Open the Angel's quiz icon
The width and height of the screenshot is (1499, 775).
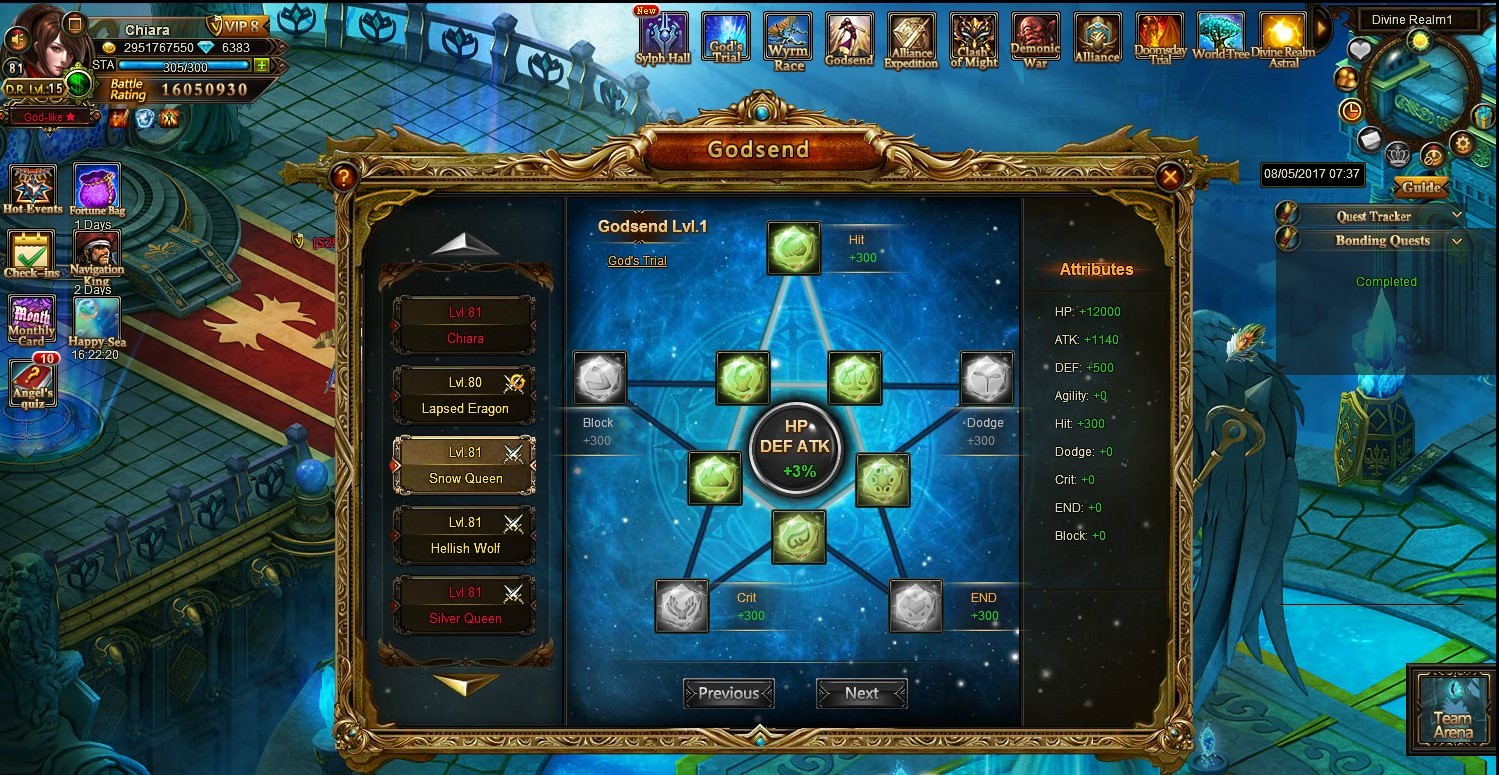[x=31, y=382]
